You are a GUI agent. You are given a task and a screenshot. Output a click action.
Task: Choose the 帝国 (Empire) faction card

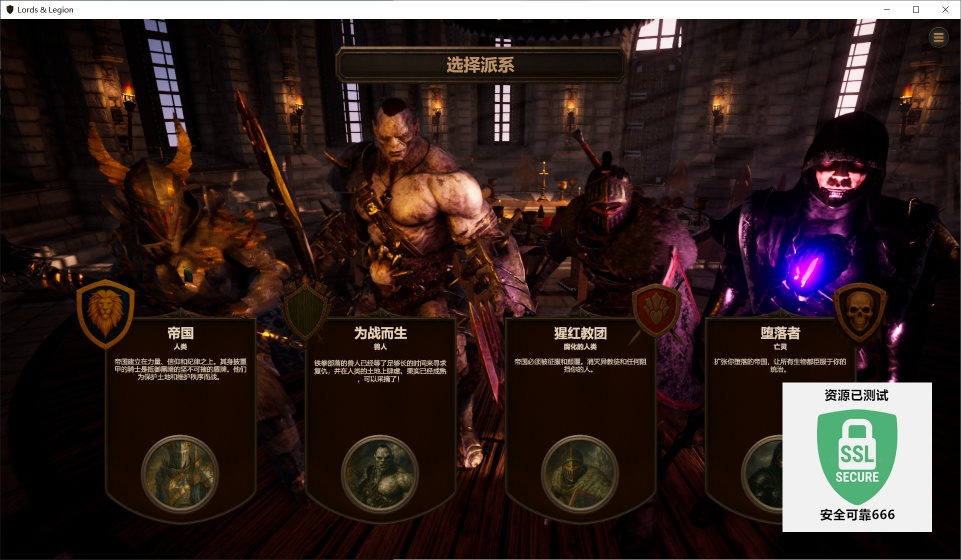pos(180,400)
